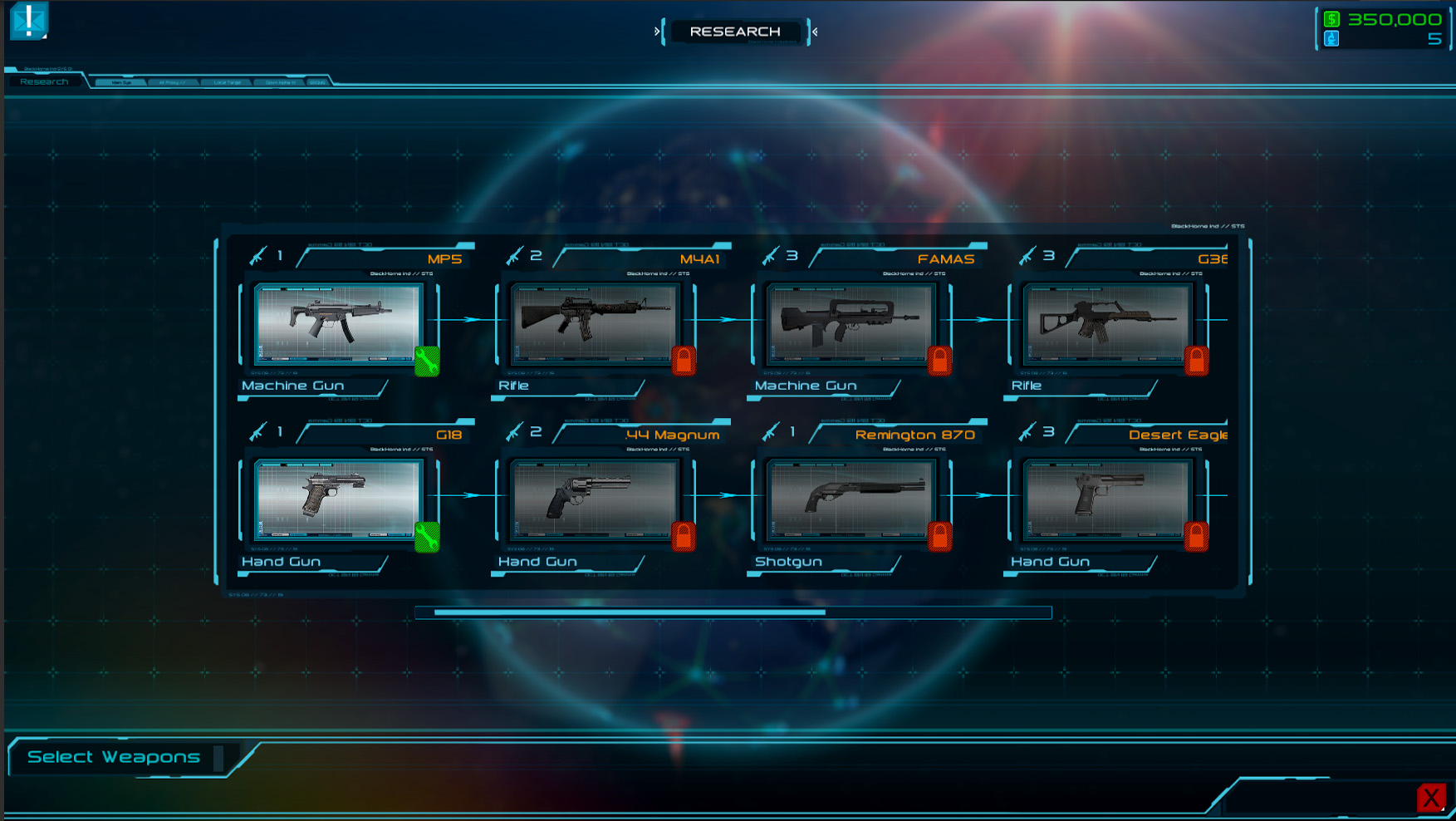
Task: Click the rifle icon beside the FAMAS tier number
Action: point(770,256)
